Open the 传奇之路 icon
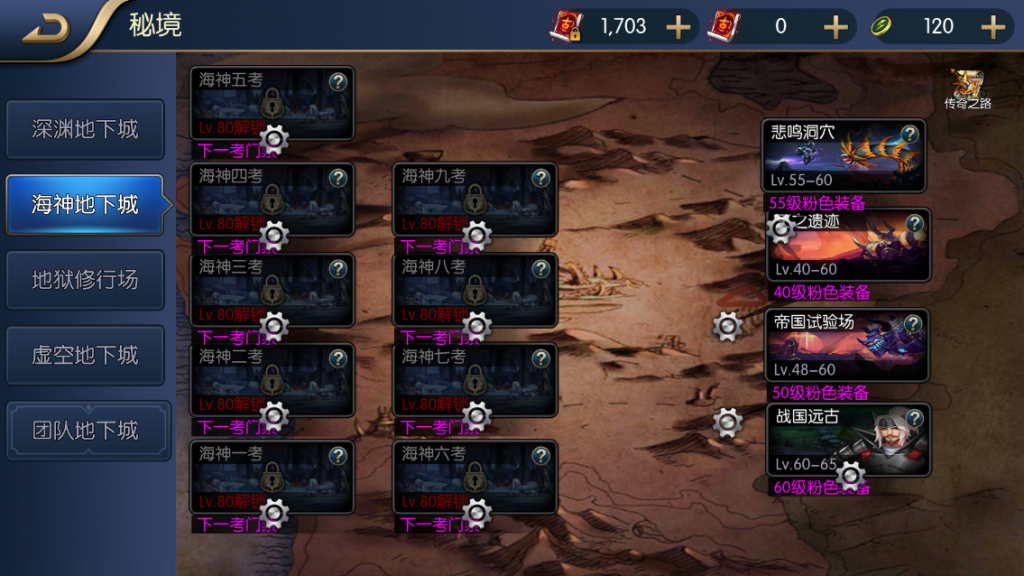The width and height of the screenshot is (1024, 576). [967, 89]
